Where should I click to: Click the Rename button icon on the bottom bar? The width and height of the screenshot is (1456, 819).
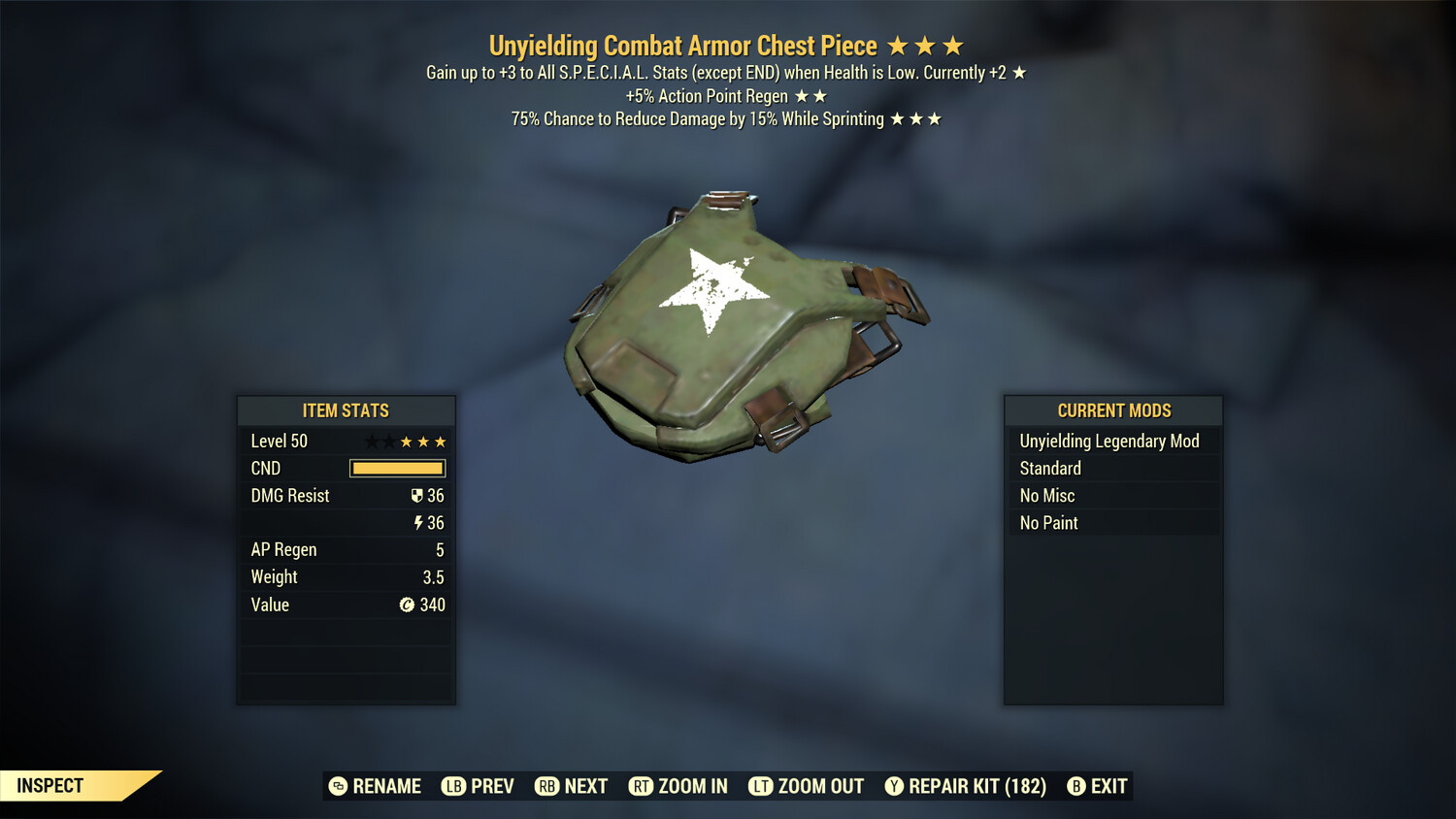[x=340, y=786]
